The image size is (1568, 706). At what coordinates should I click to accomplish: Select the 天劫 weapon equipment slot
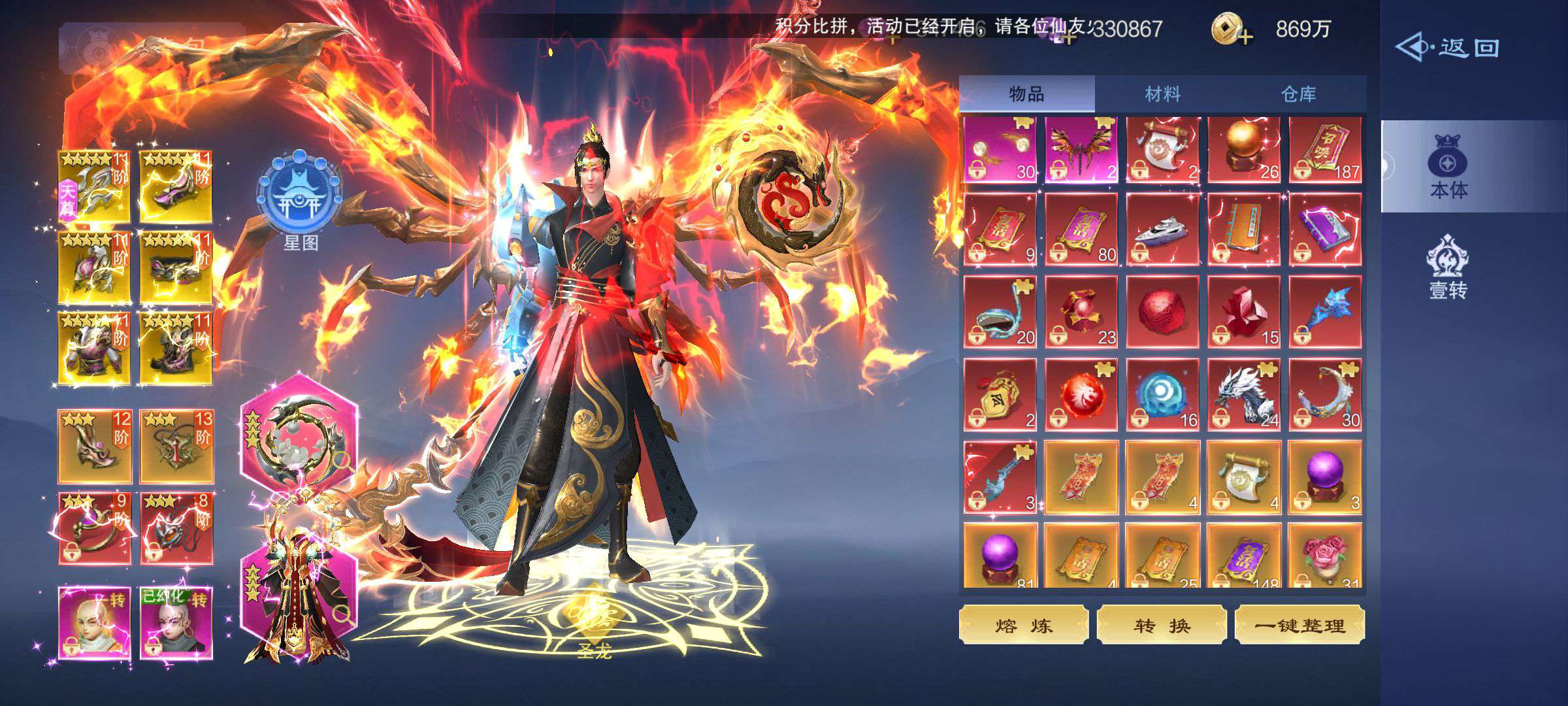[94, 186]
